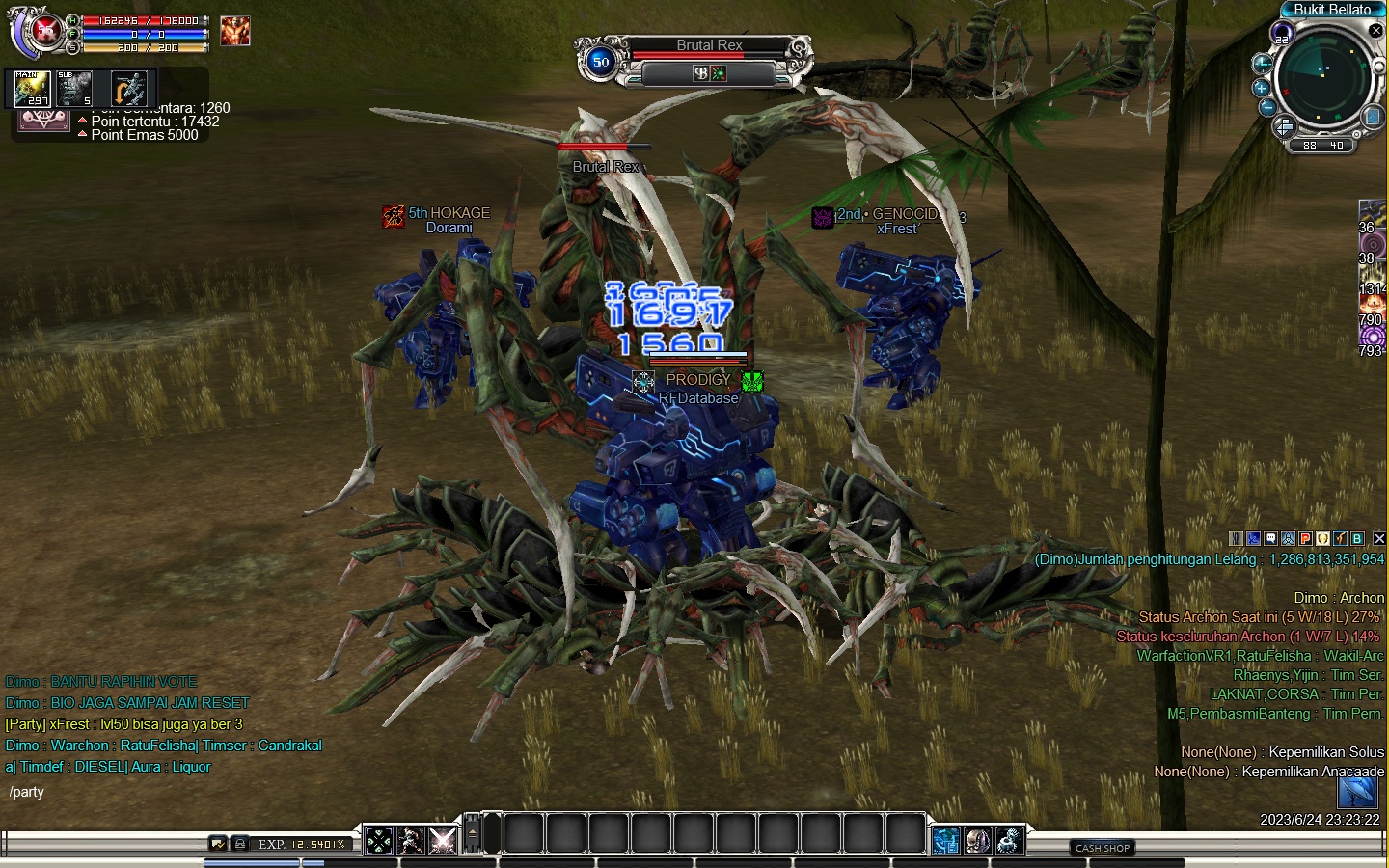This screenshot has width=1389, height=868.
Task: Open the Cash Shop
Action: pos(1103,848)
